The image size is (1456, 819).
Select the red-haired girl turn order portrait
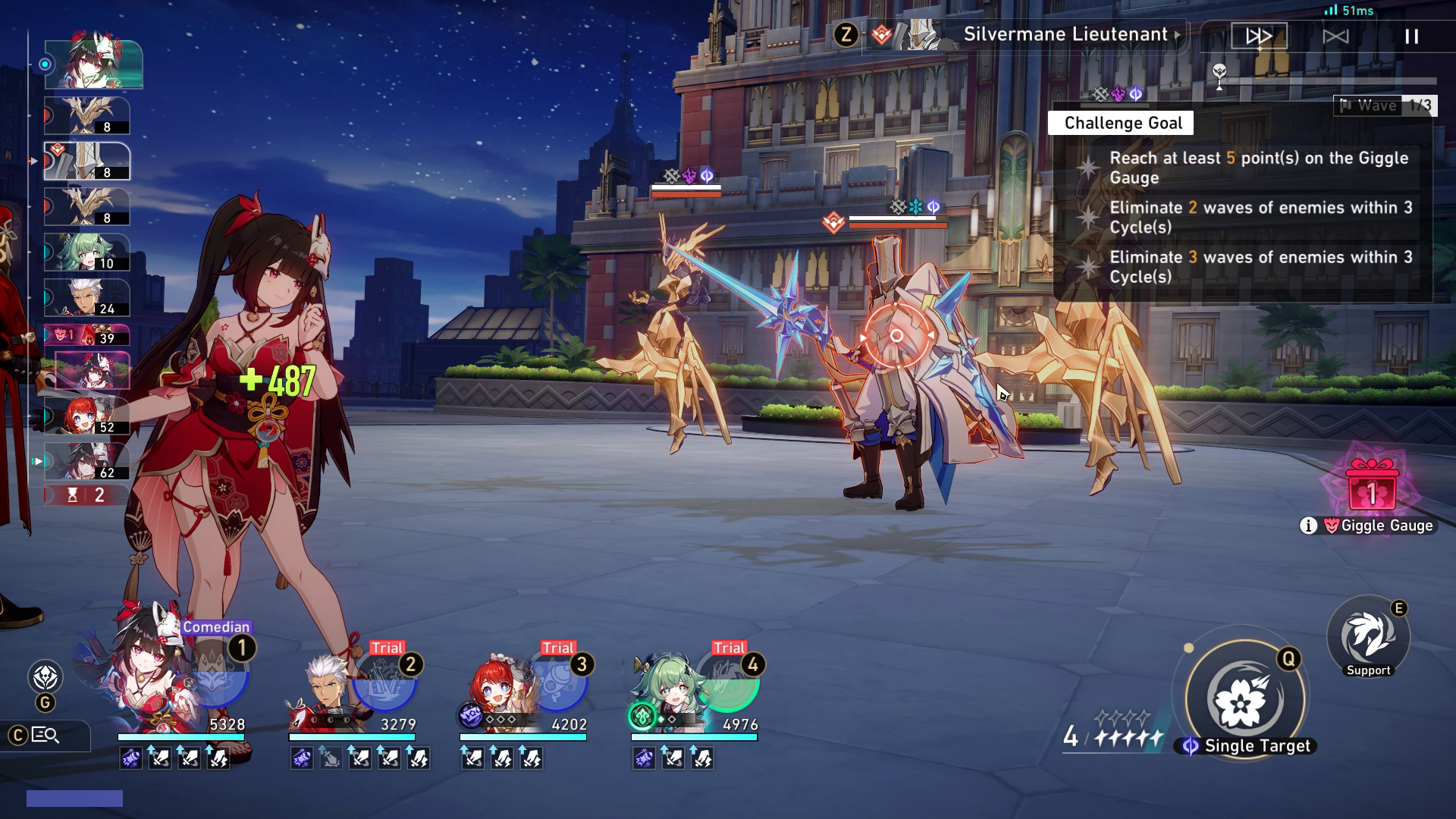(x=86, y=416)
